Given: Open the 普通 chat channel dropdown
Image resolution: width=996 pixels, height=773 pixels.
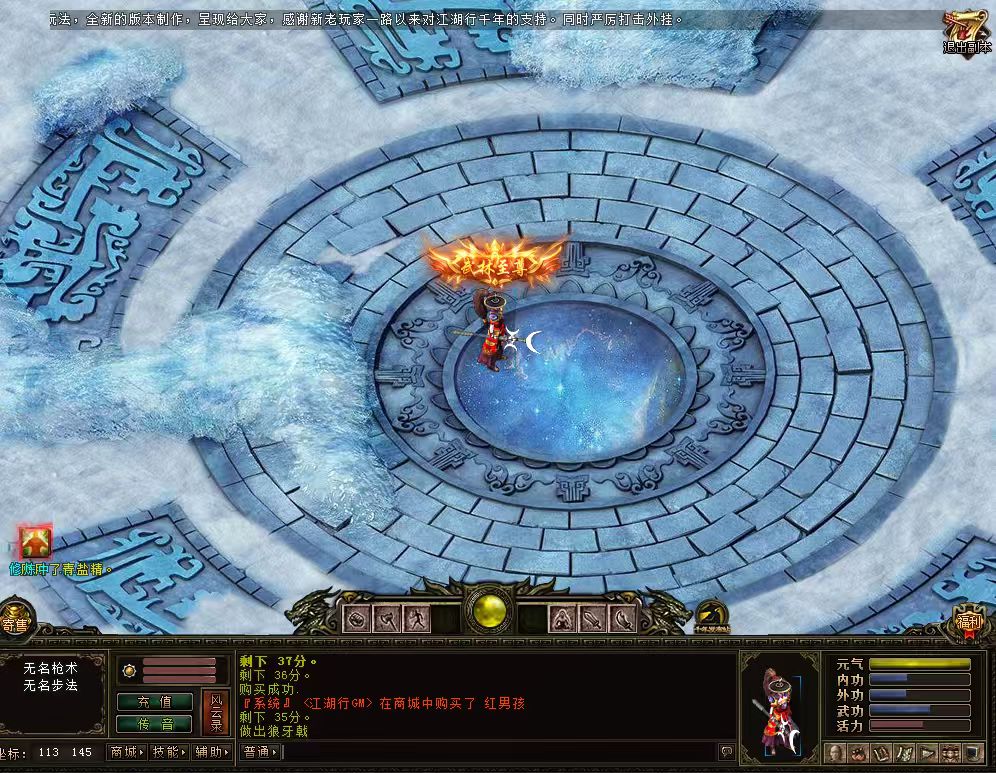Looking at the screenshot, I should [260, 752].
